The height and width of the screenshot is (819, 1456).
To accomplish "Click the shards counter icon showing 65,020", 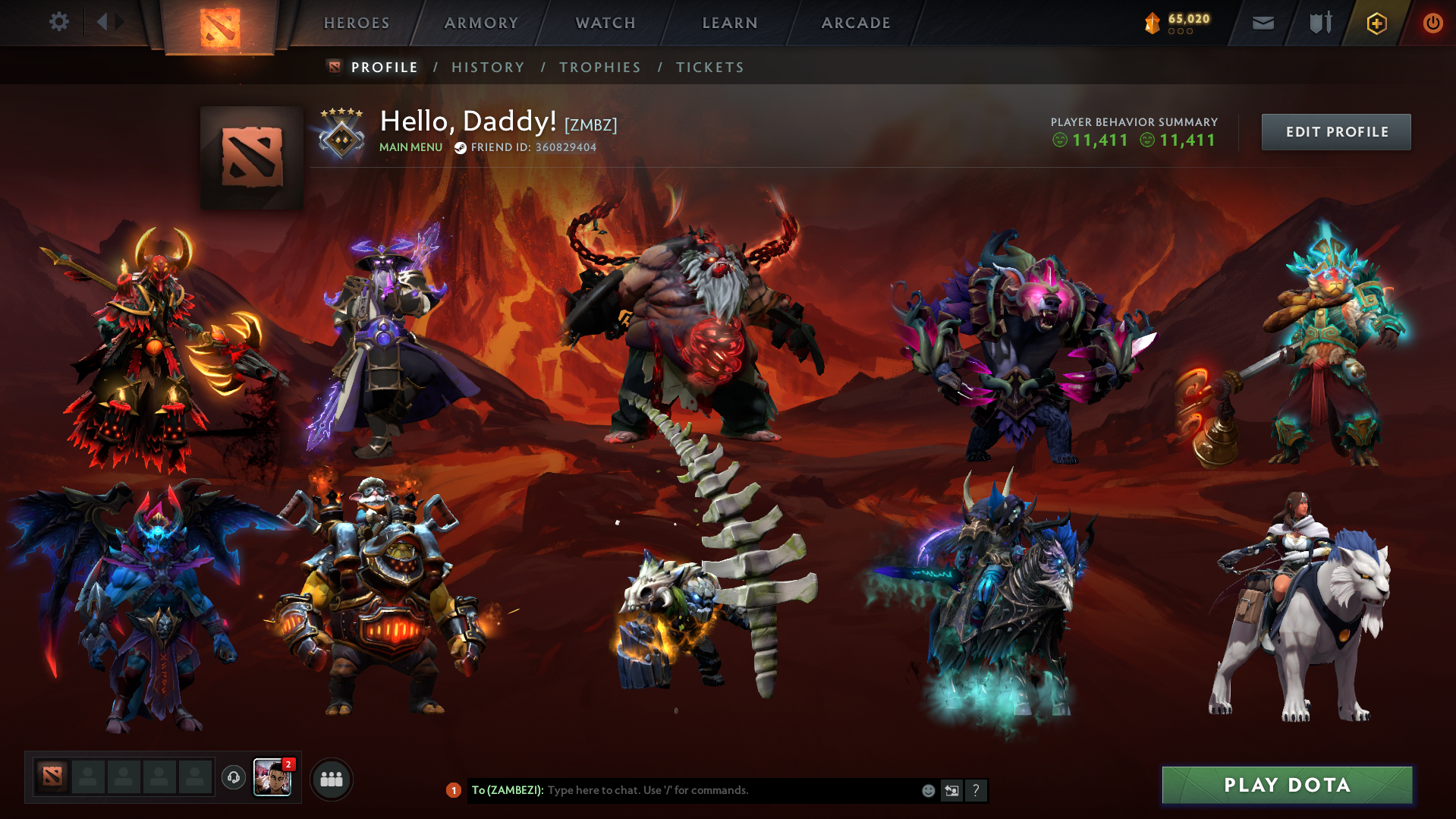I will (1152, 23).
